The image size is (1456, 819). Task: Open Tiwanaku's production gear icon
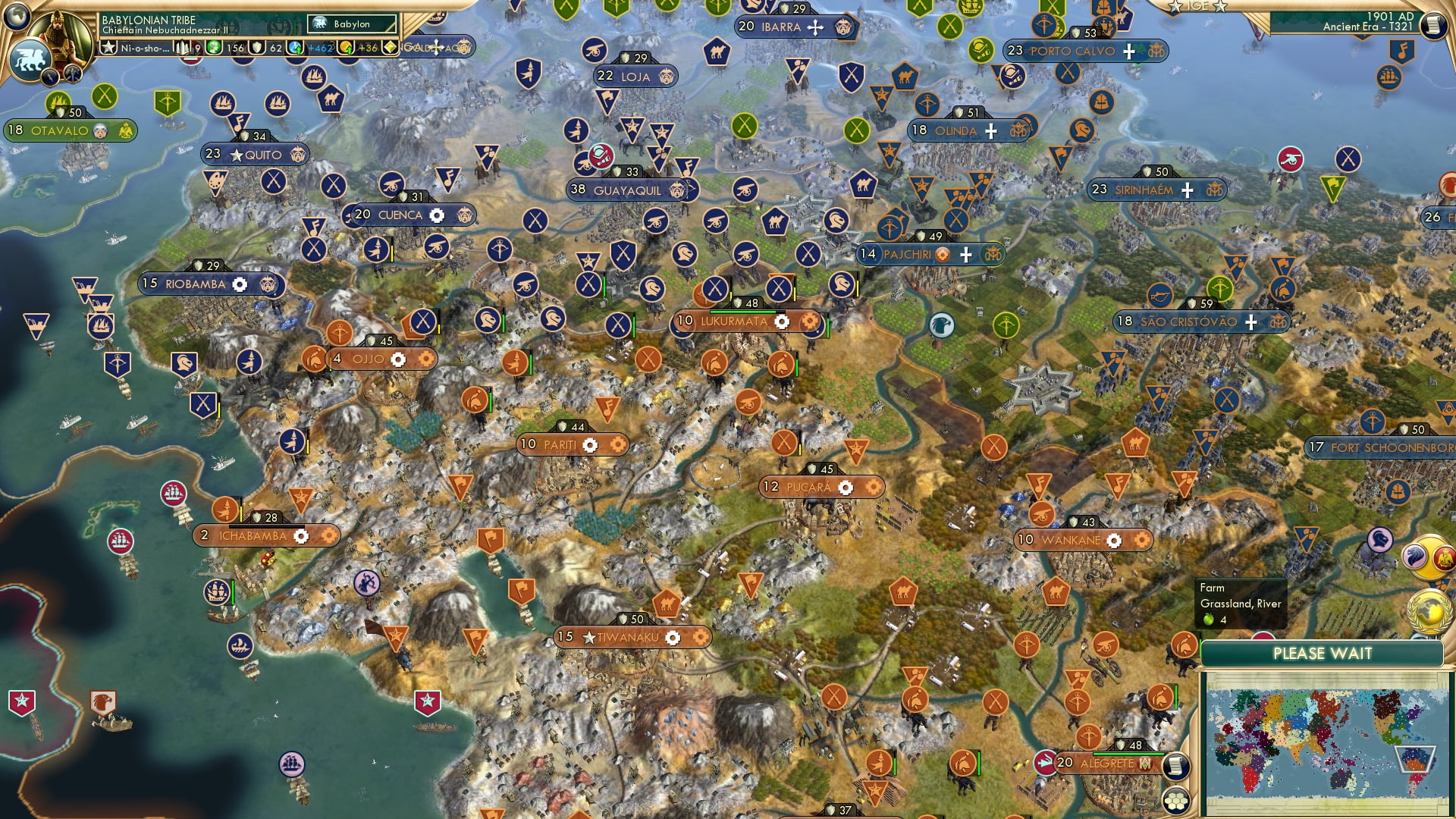click(x=672, y=638)
